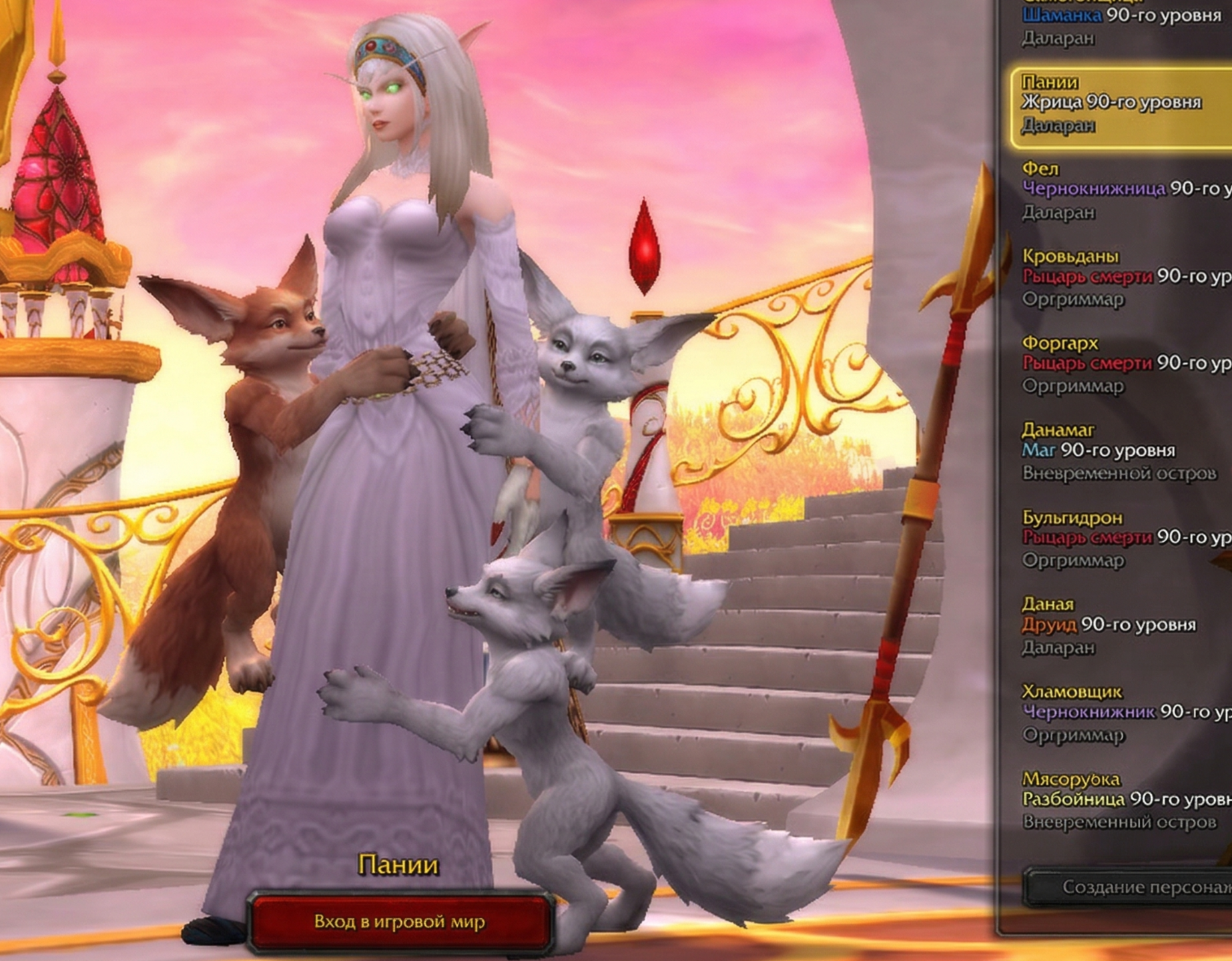This screenshot has width=1232, height=961.
Task: Pick the warlock Хламовщик
Action: [x=1121, y=712]
